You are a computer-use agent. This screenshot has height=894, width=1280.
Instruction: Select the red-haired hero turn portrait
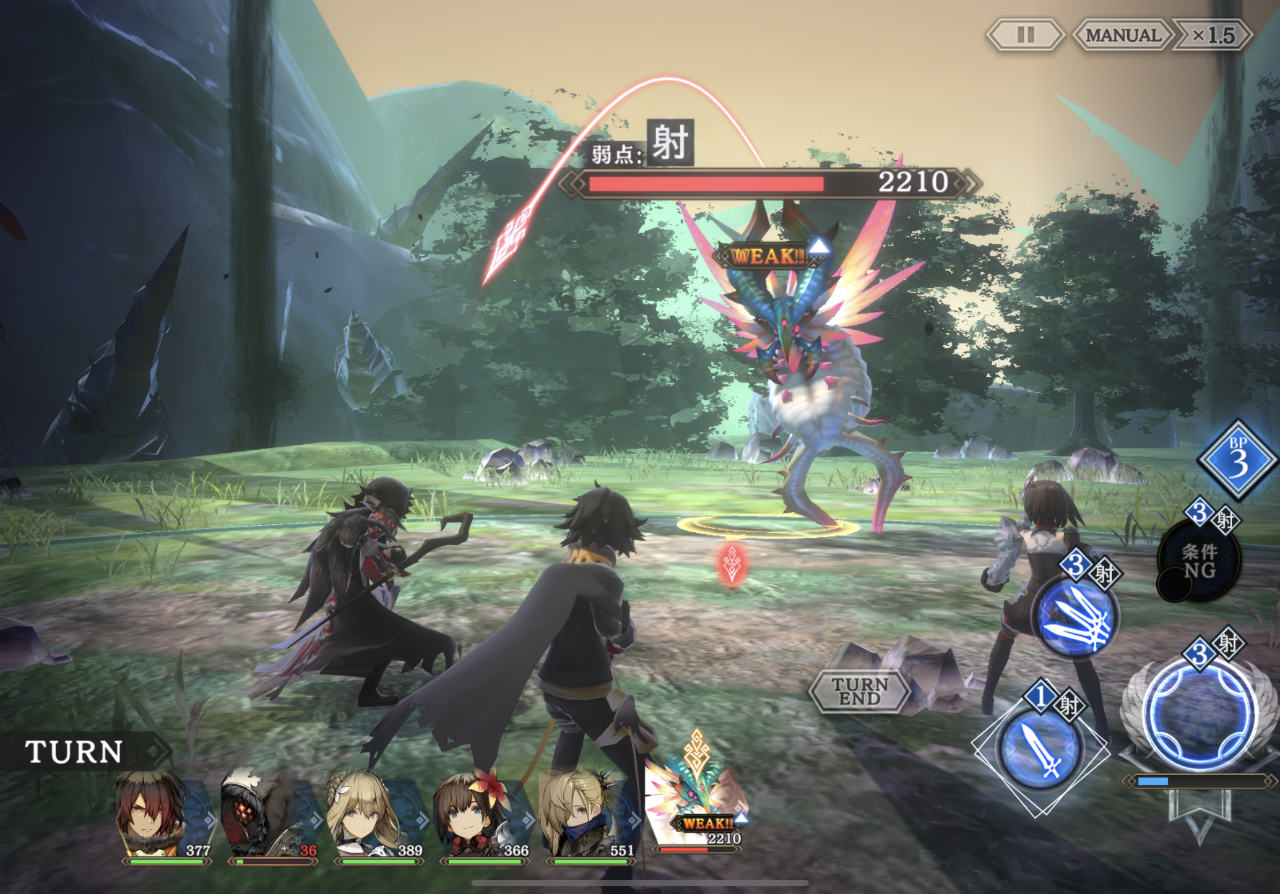click(x=152, y=810)
